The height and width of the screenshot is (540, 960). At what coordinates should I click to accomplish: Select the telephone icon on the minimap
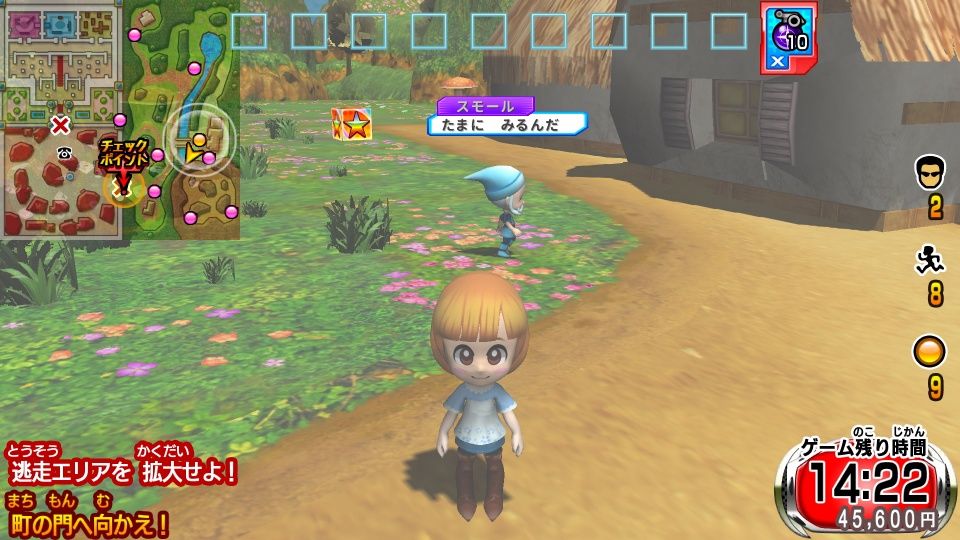pyautogui.click(x=65, y=152)
